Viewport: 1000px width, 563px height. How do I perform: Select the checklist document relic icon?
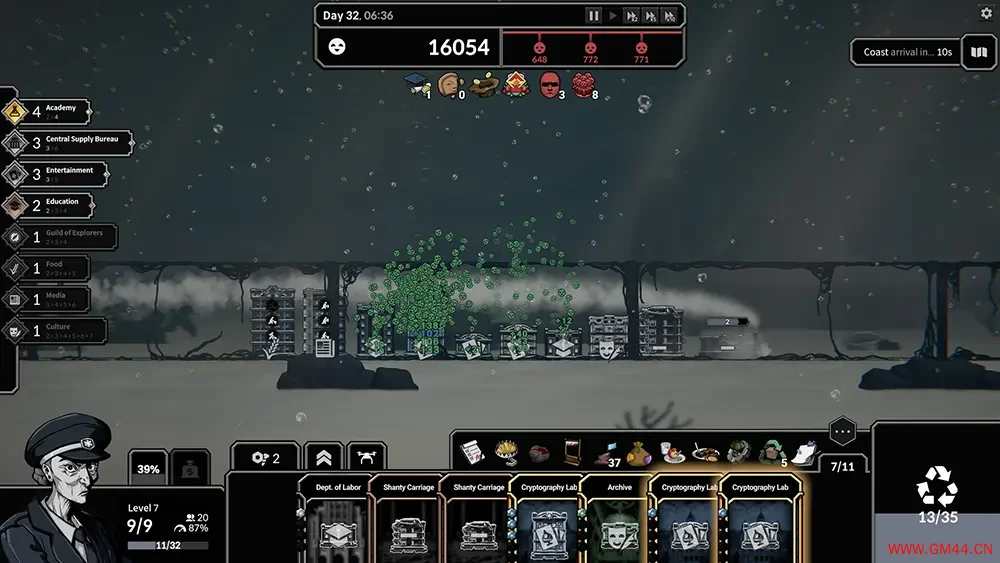(472, 452)
